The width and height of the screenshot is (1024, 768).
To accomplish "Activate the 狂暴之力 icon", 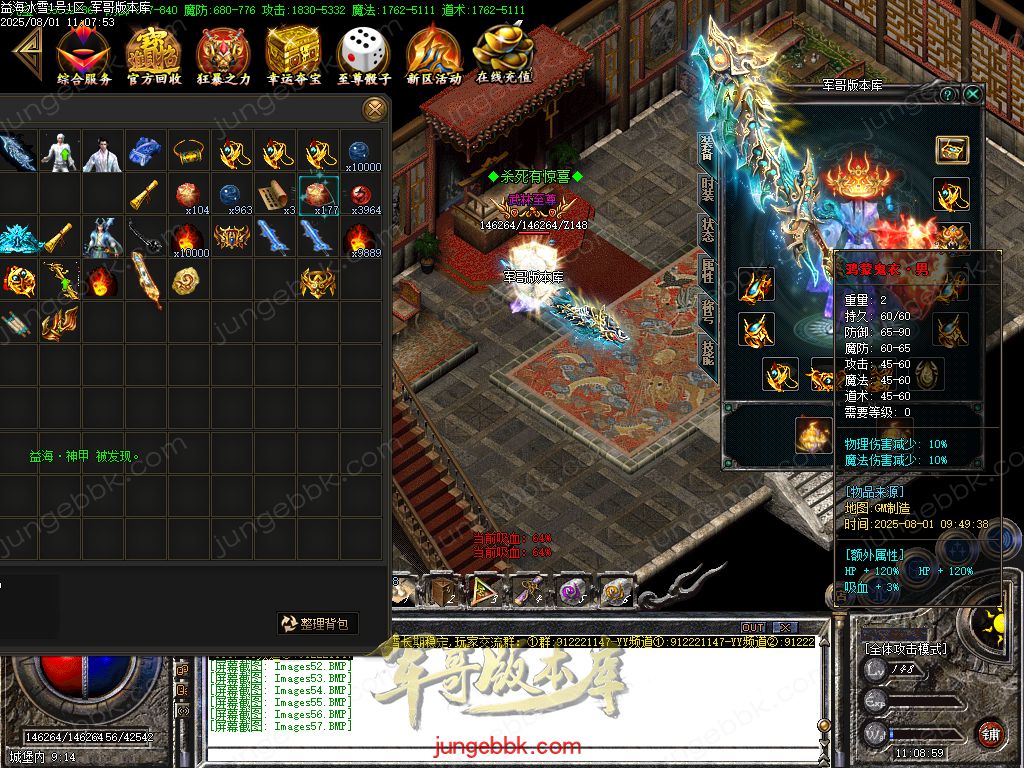I will click(x=224, y=54).
